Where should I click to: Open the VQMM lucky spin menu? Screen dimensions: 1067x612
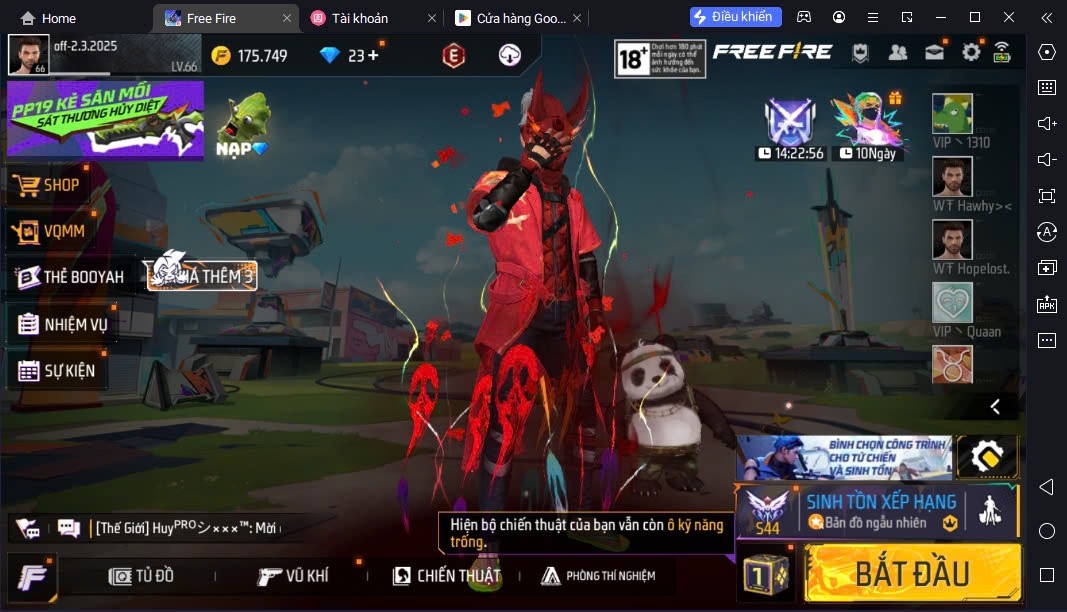62,232
